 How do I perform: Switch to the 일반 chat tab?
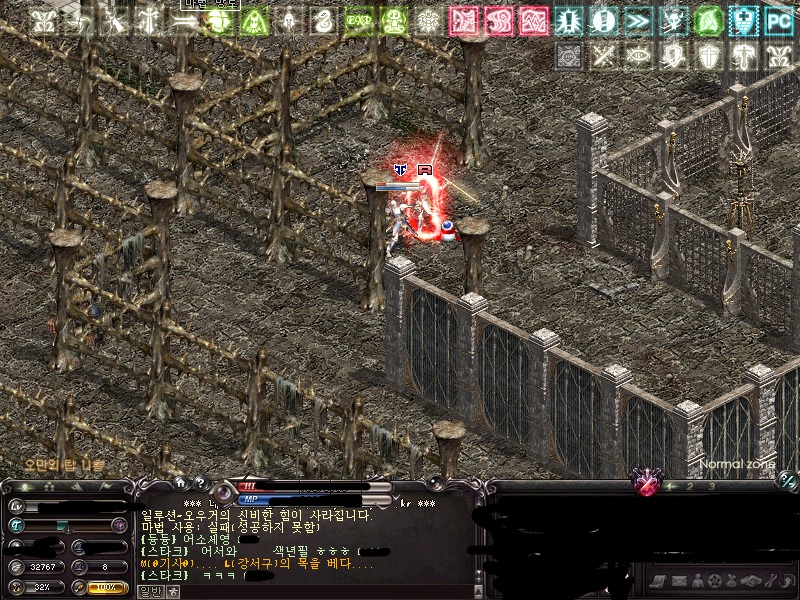[149, 591]
